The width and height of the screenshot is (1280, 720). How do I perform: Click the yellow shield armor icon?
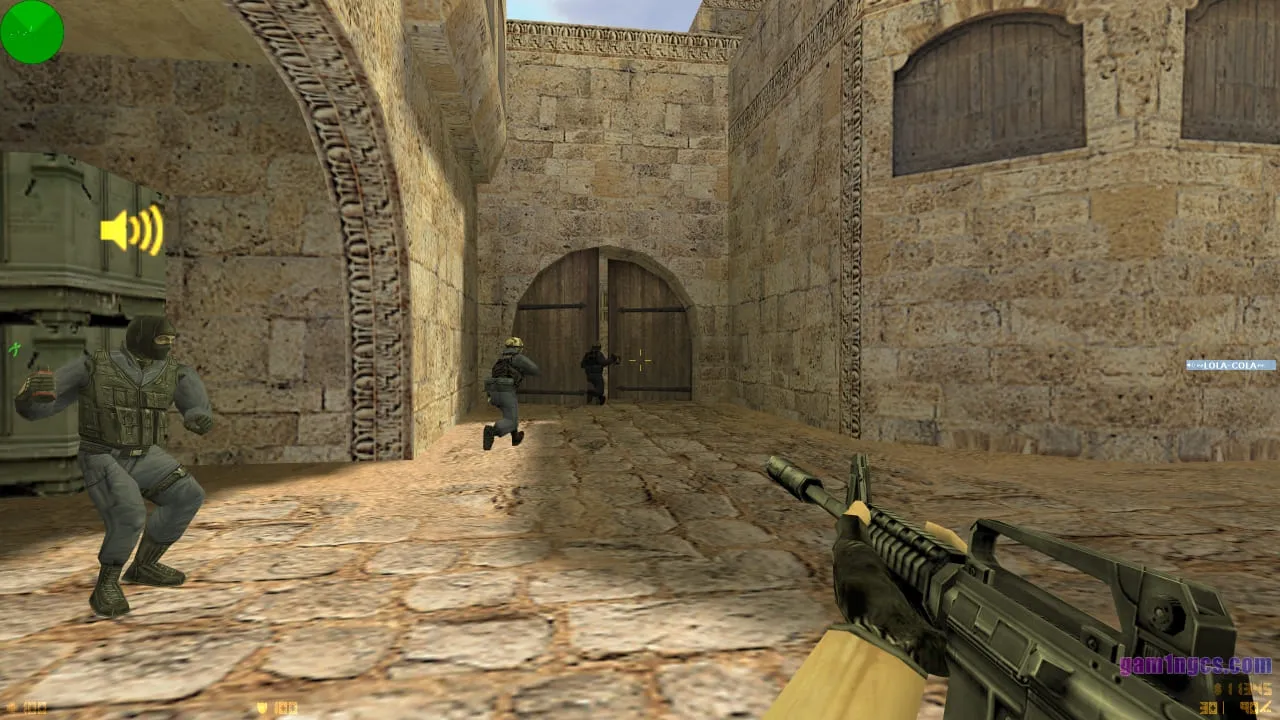pyautogui.click(x=261, y=707)
